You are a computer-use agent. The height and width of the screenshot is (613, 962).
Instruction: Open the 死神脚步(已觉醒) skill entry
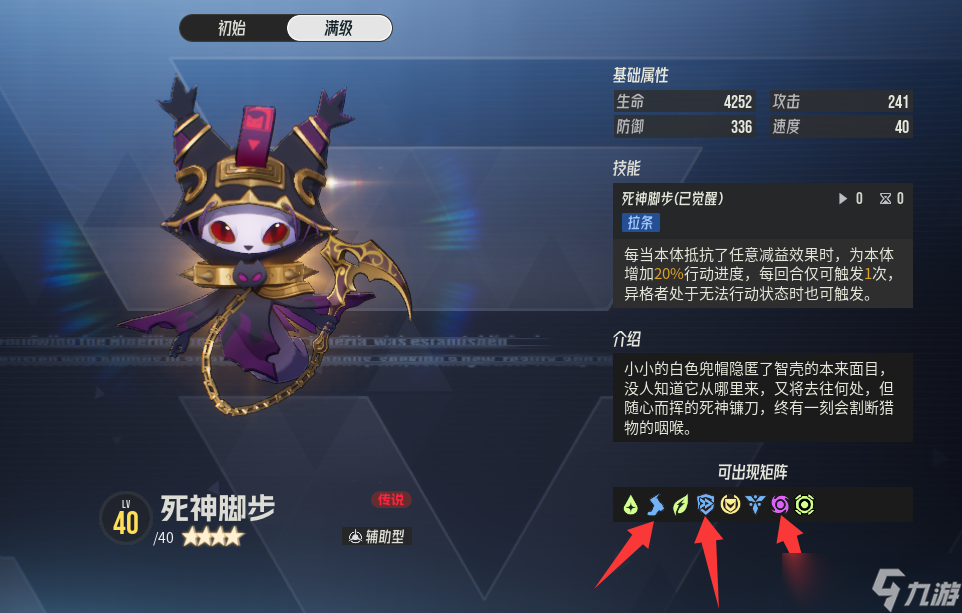(x=672, y=198)
